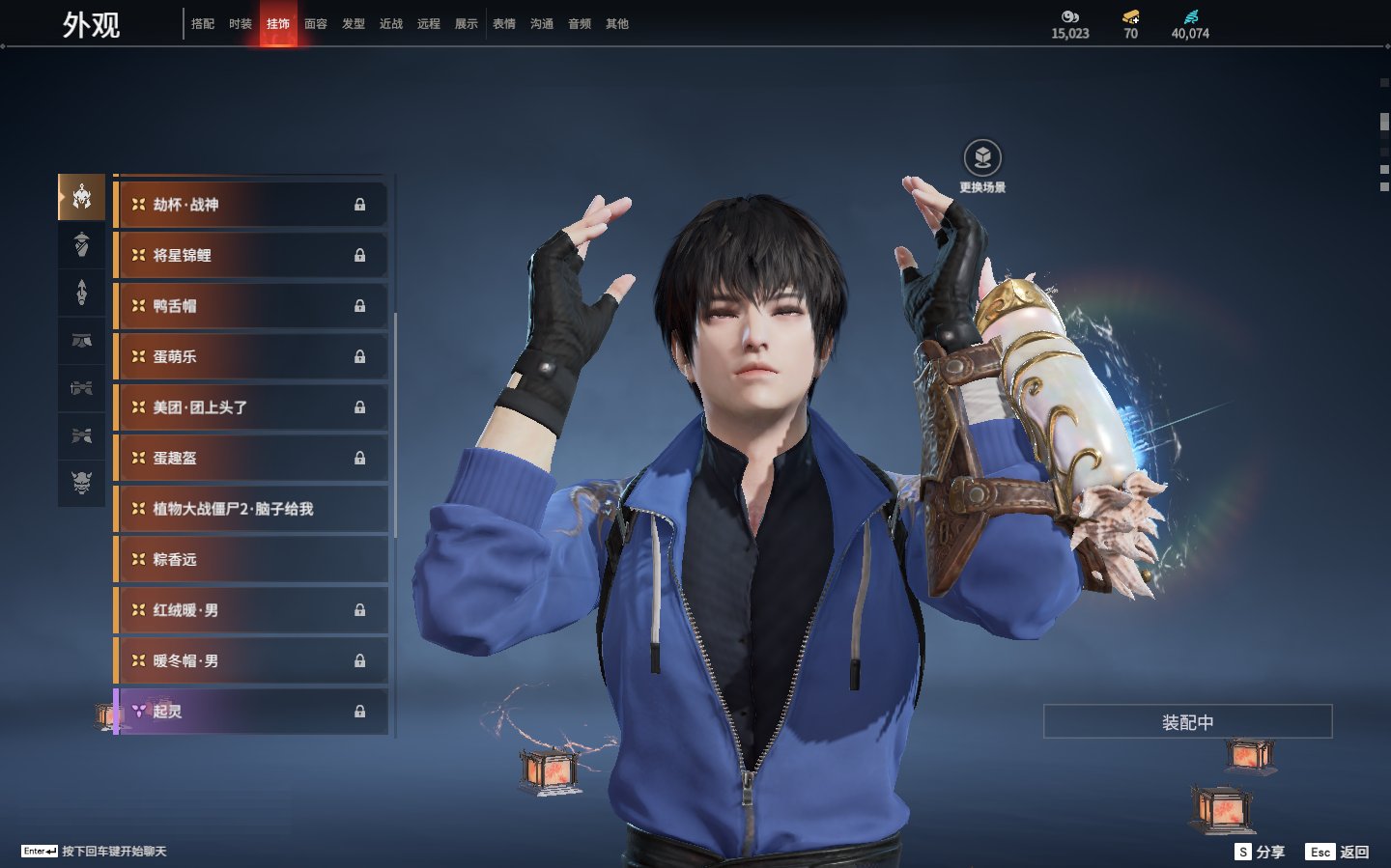Choose the helmet head accessory category icon
The image size is (1391, 868).
pyautogui.click(x=82, y=197)
